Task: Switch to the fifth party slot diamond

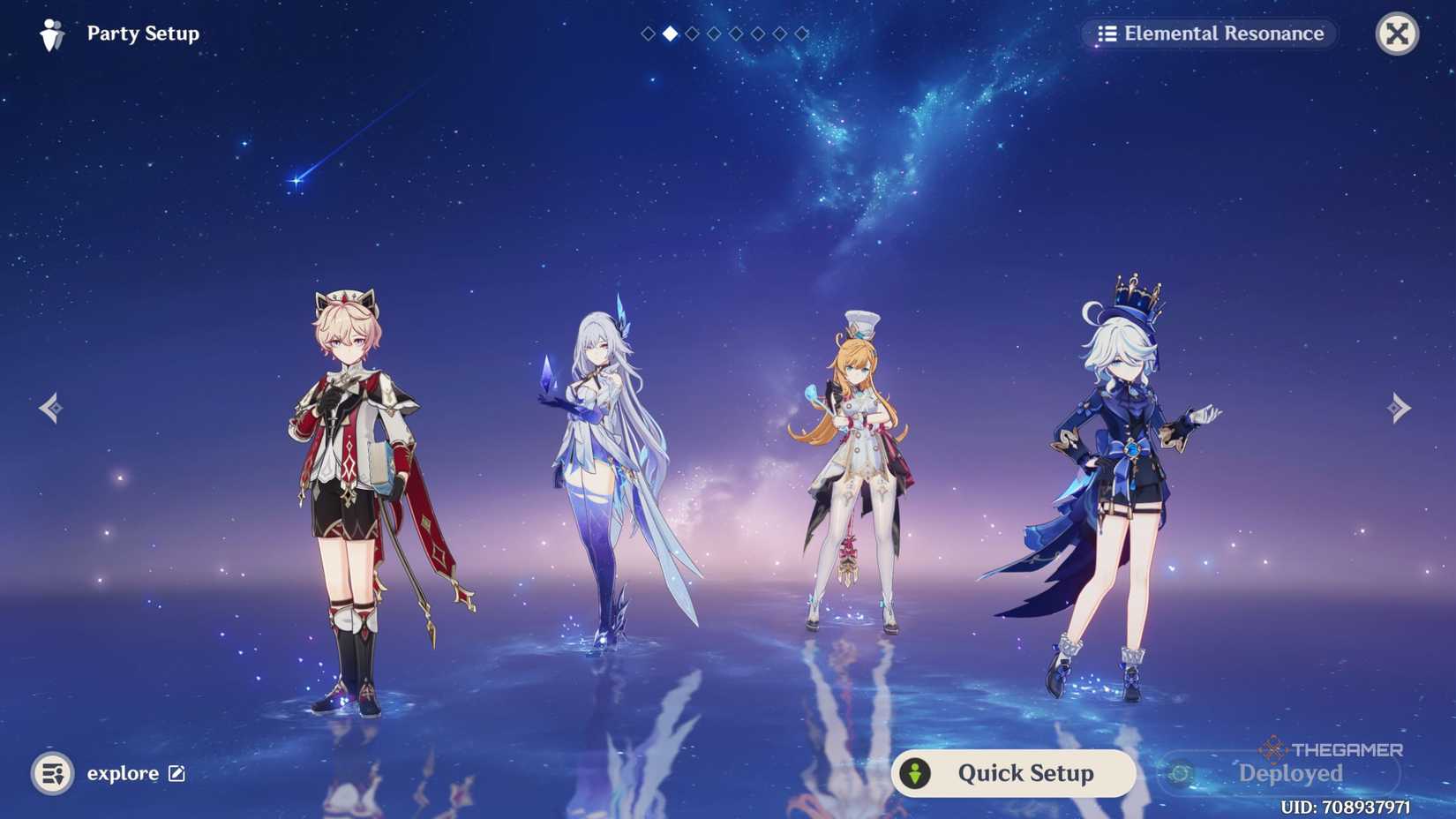Action: coord(736,34)
